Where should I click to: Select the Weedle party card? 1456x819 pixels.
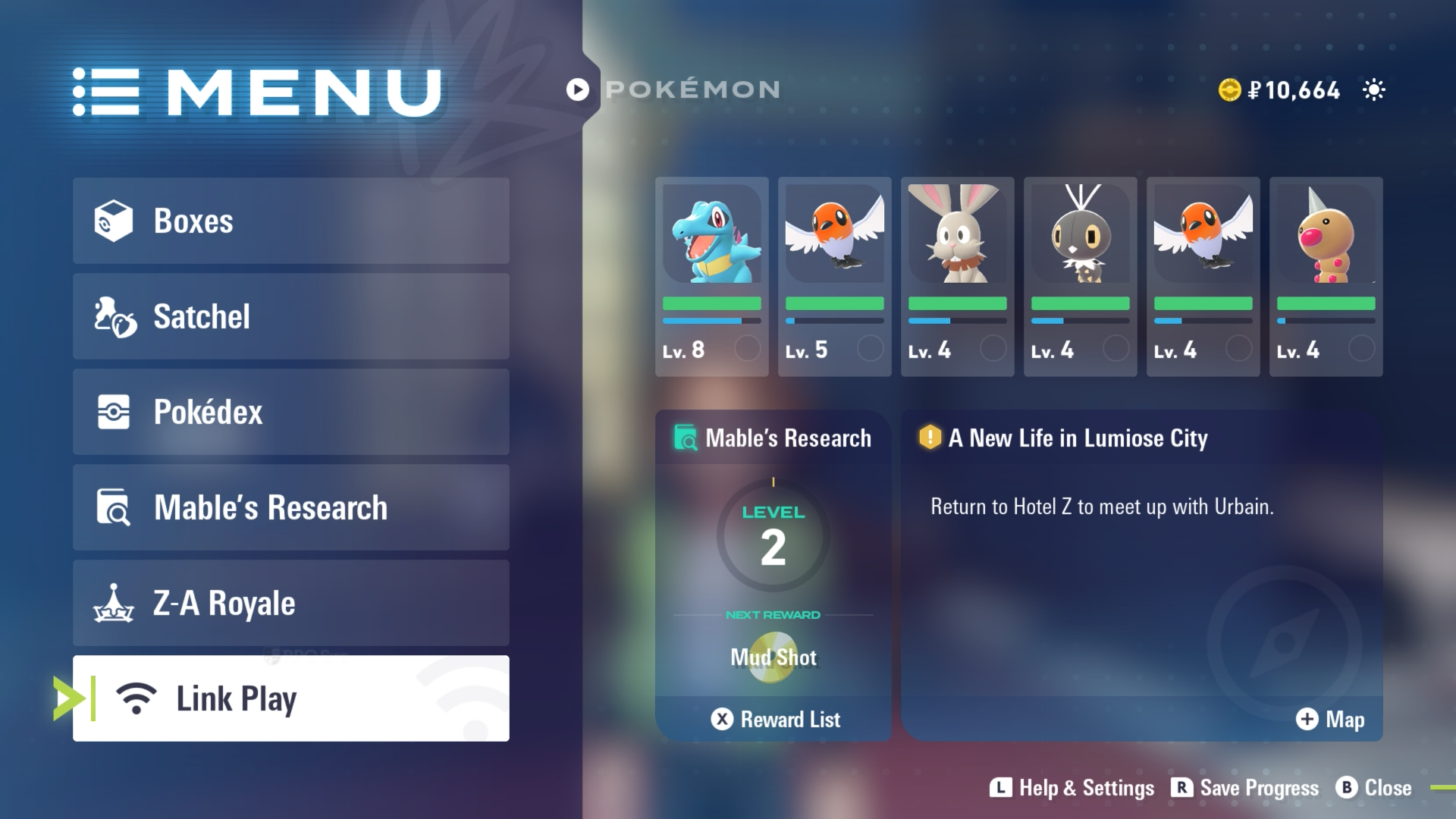[1326, 277]
